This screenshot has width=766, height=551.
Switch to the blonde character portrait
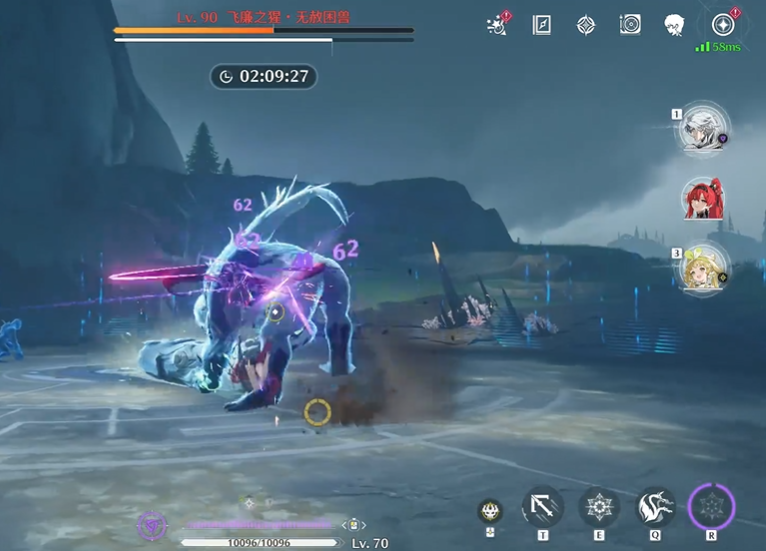click(x=704, y=268)
